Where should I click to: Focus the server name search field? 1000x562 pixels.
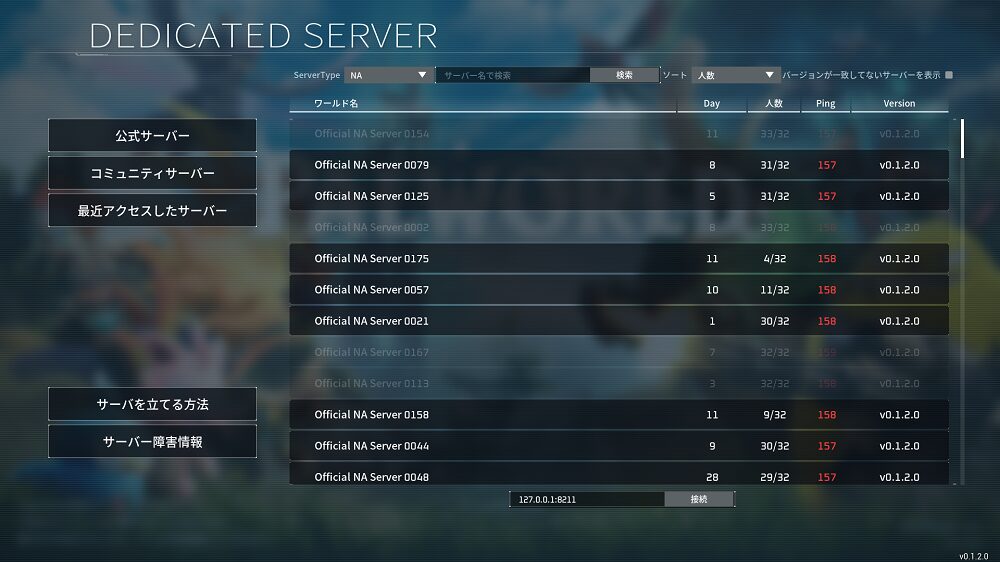click(x=513, y=75)
